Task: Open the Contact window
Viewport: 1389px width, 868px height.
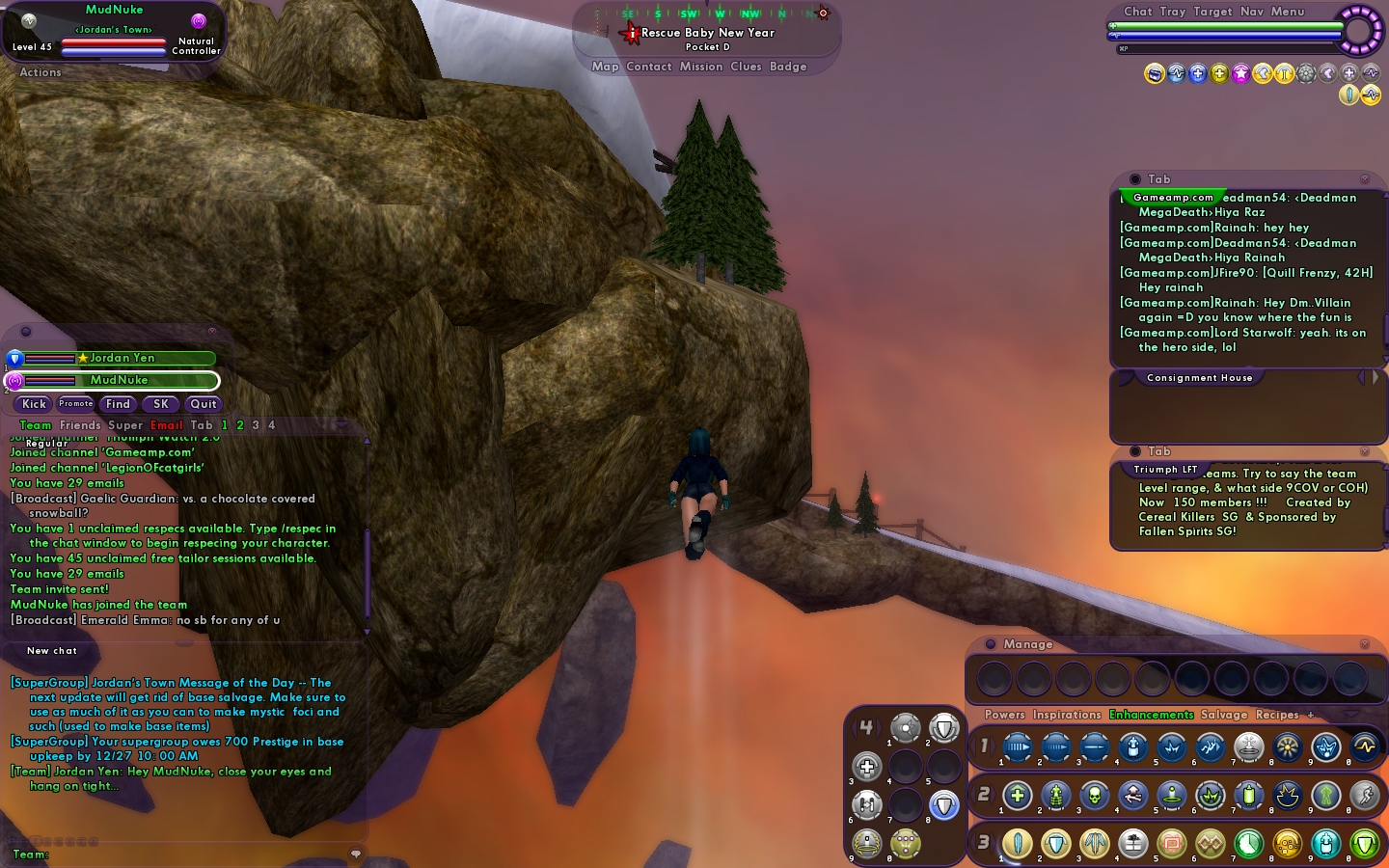Action: (x=648, y=67)
